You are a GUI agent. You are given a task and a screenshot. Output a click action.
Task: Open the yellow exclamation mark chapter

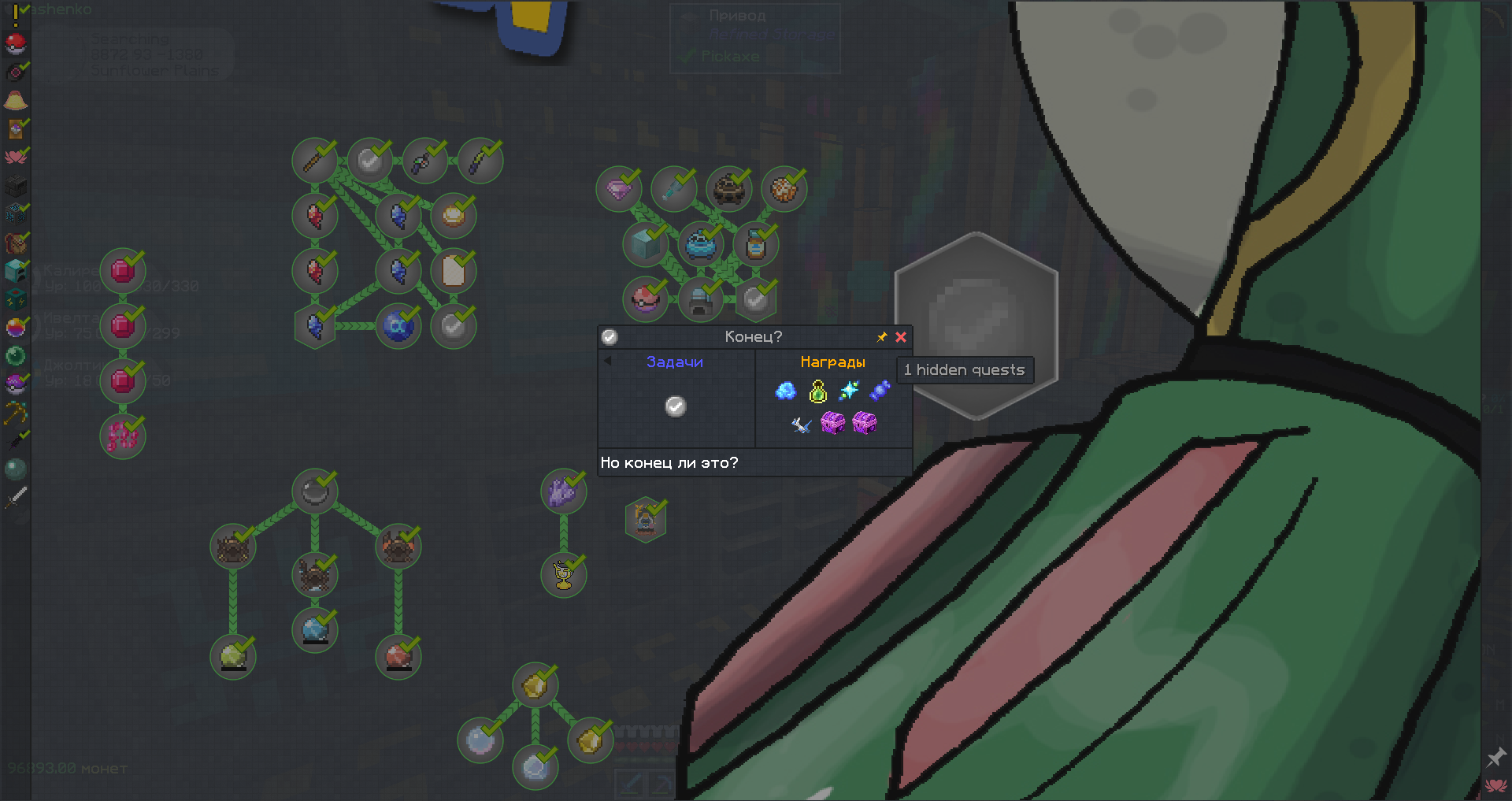16,13
